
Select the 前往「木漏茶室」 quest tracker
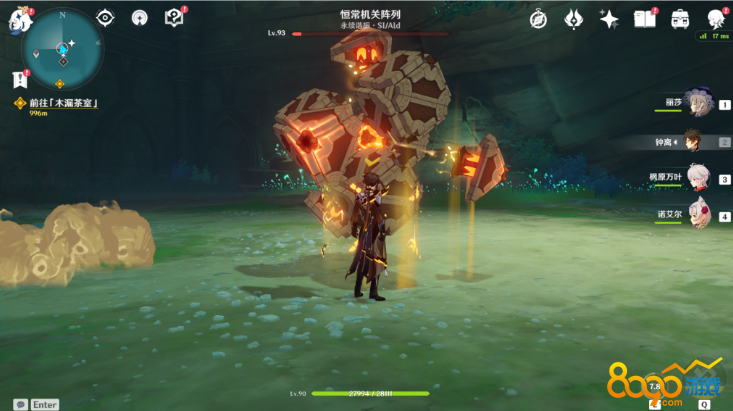click(x=60, y=103)
